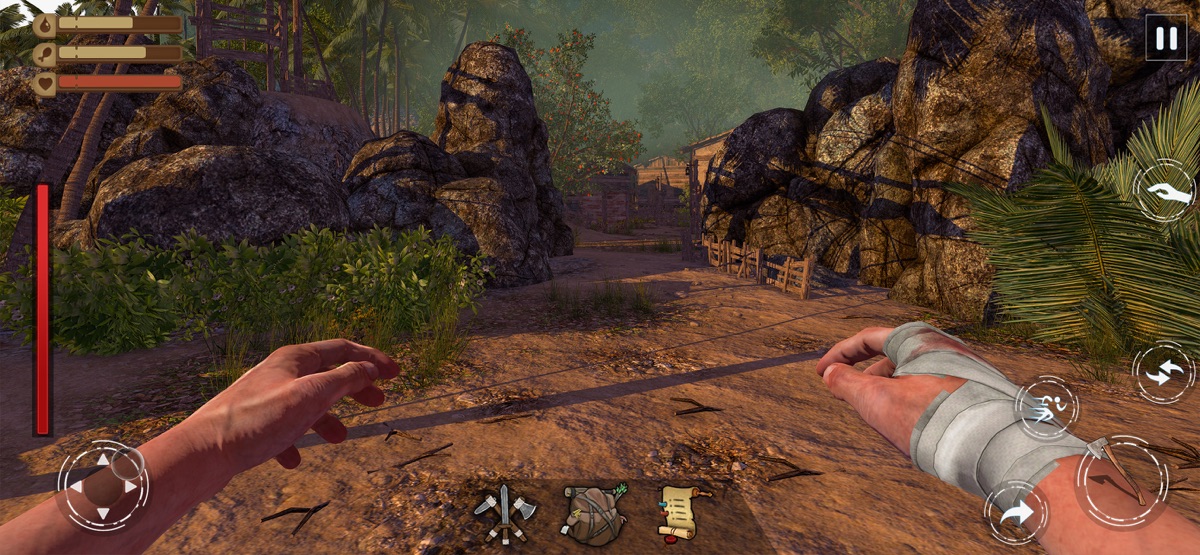Tap the swap arrows button
1200x555 pixels.
coord(1164,373)
